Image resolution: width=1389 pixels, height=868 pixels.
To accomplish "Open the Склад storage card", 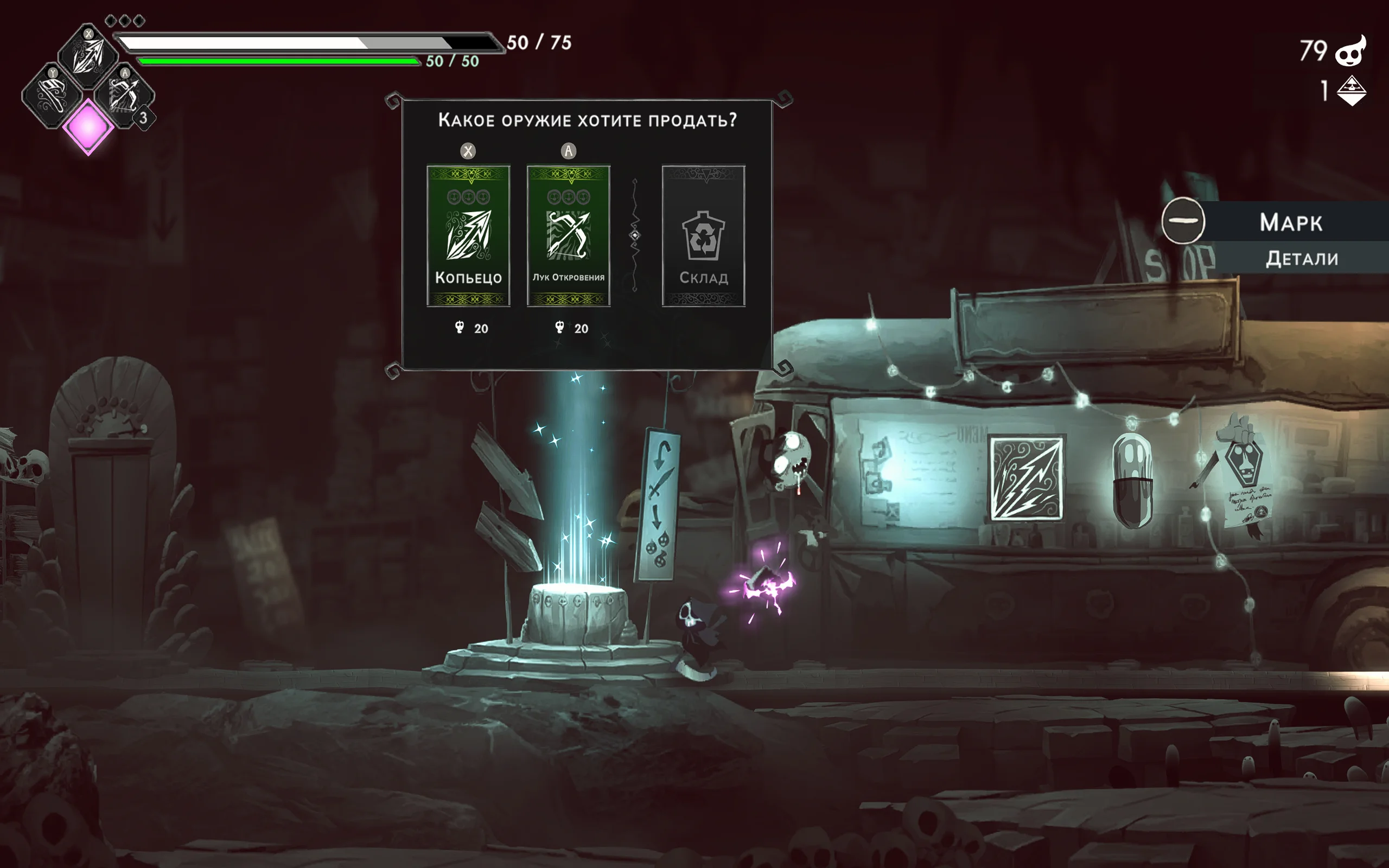I will point(703,235).
